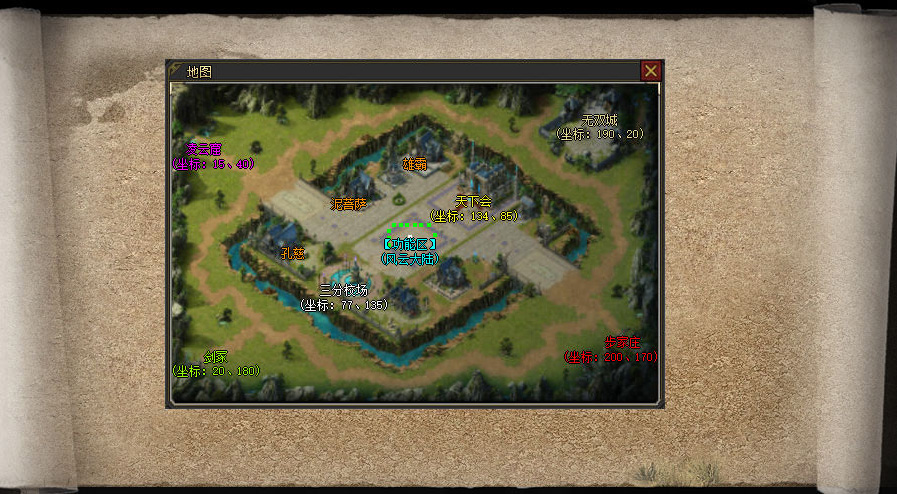
Task: Select the 雄霸 NPC label
Action: 413,163
